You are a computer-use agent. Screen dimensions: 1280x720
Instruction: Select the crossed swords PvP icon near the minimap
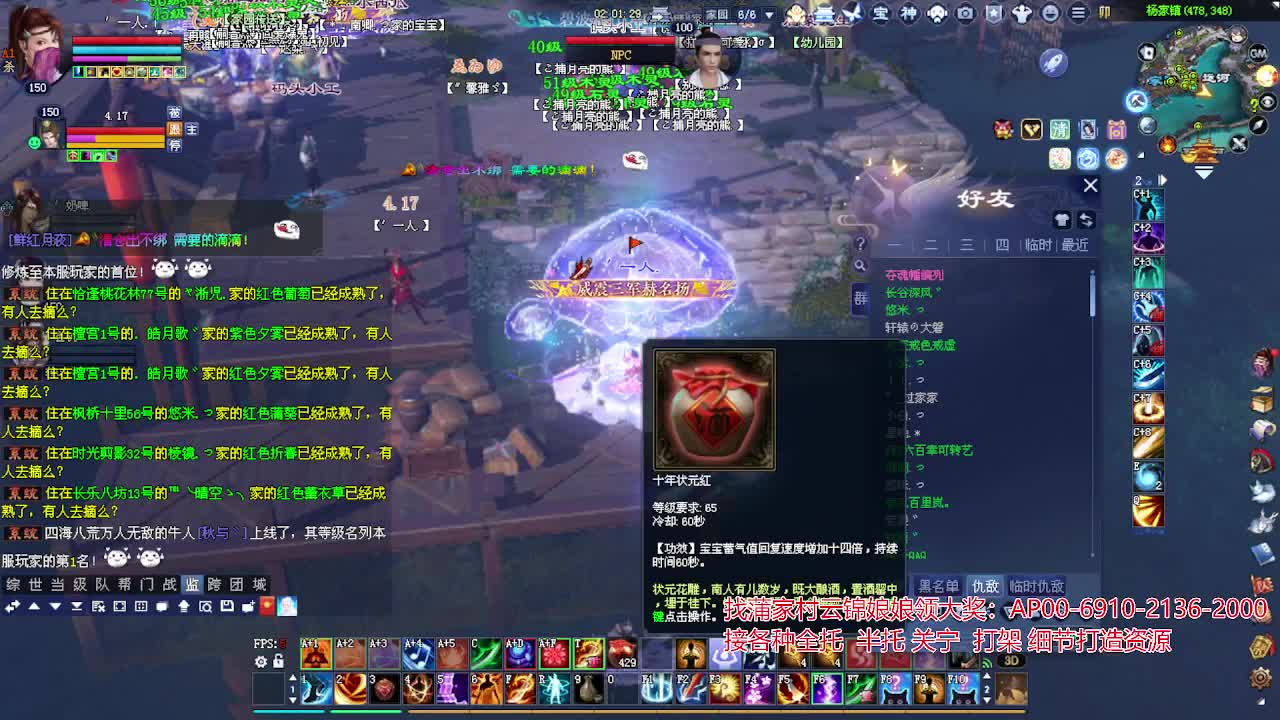(1238, 142)
